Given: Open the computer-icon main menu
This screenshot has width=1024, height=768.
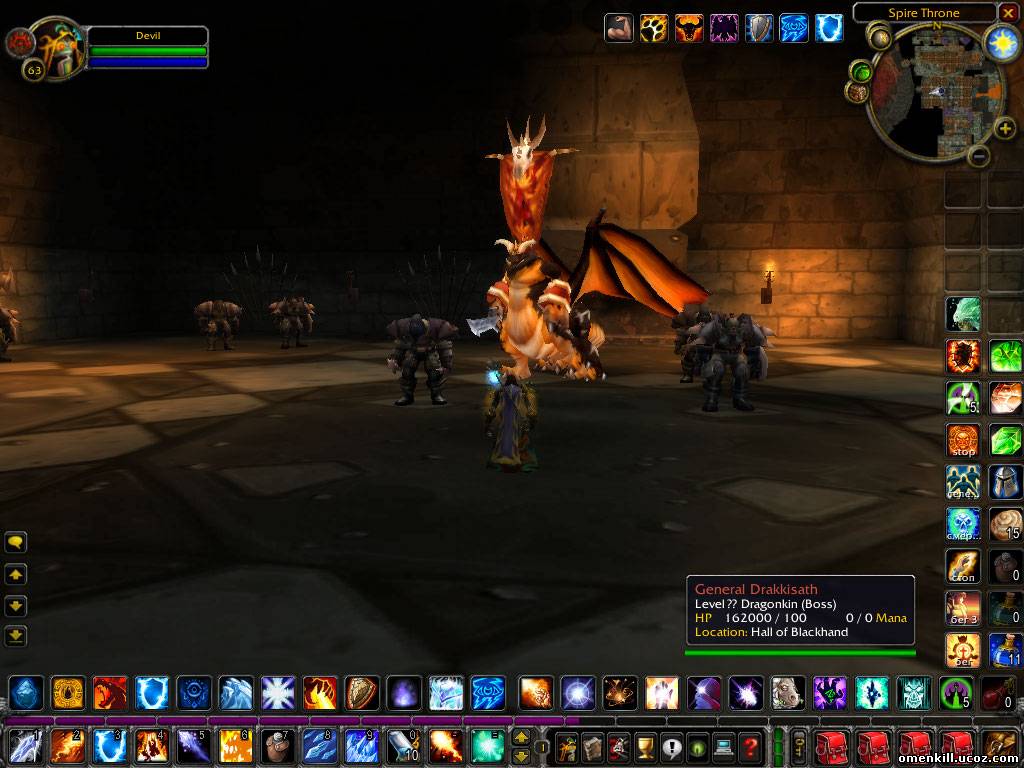Looking at the screenshot, I should [723, 746].
